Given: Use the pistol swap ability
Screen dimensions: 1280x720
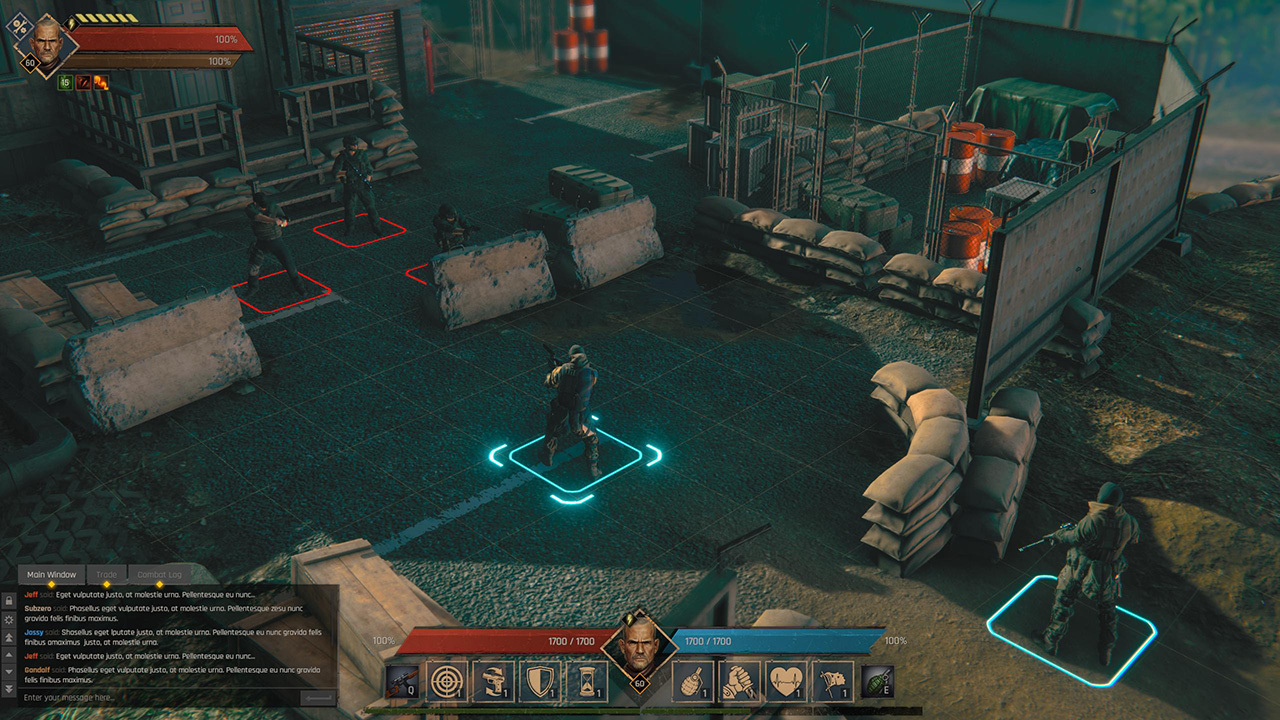Looking at the screenshot, I should click(493, 681).
